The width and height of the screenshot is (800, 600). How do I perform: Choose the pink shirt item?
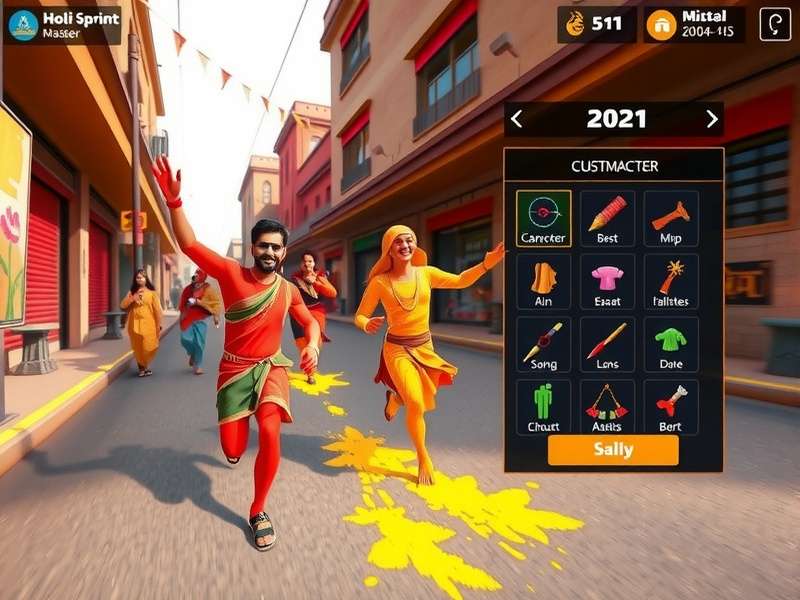[607, 281]
